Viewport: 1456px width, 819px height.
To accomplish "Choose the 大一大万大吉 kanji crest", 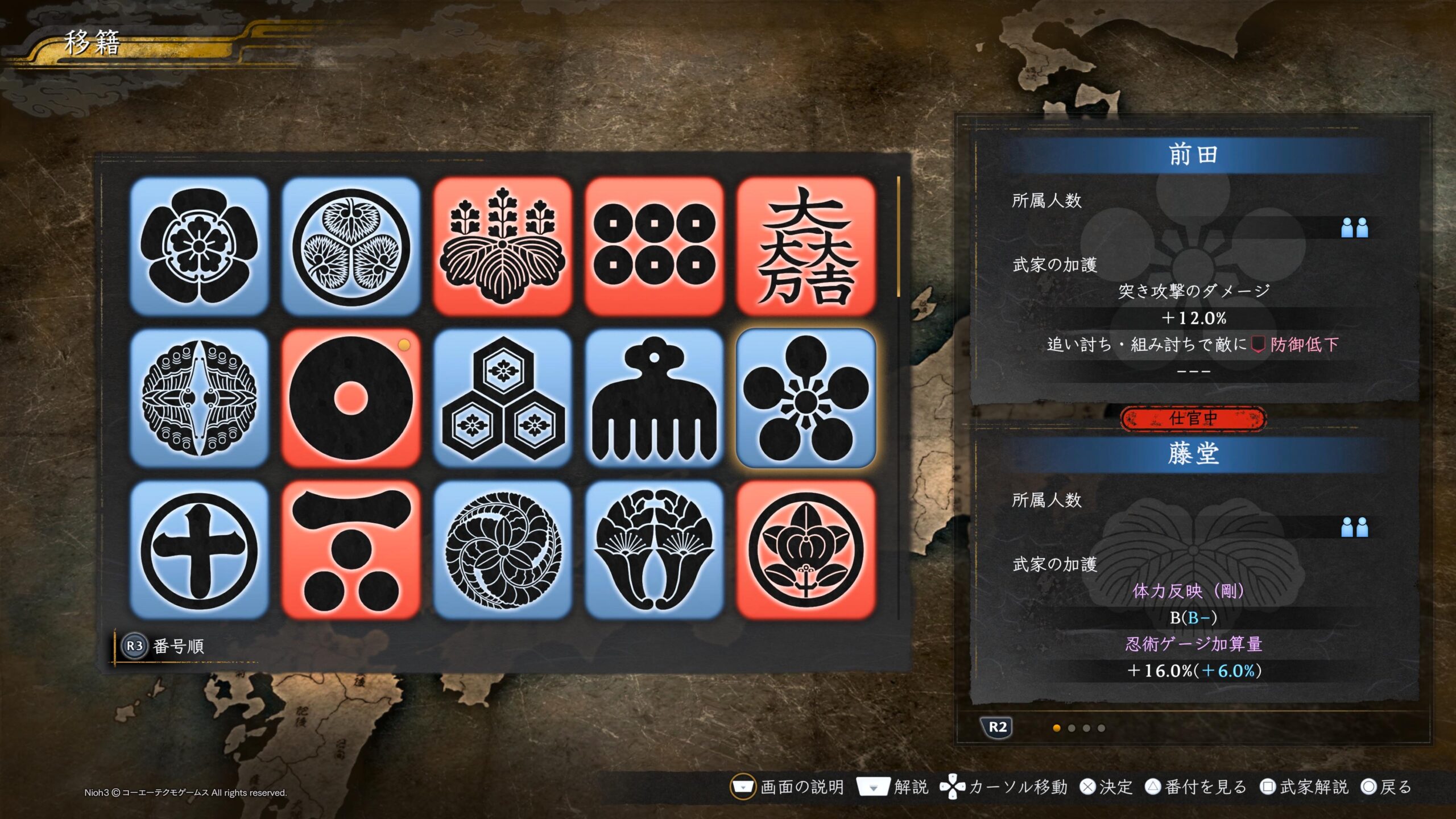I will click(x=806, y=246).
